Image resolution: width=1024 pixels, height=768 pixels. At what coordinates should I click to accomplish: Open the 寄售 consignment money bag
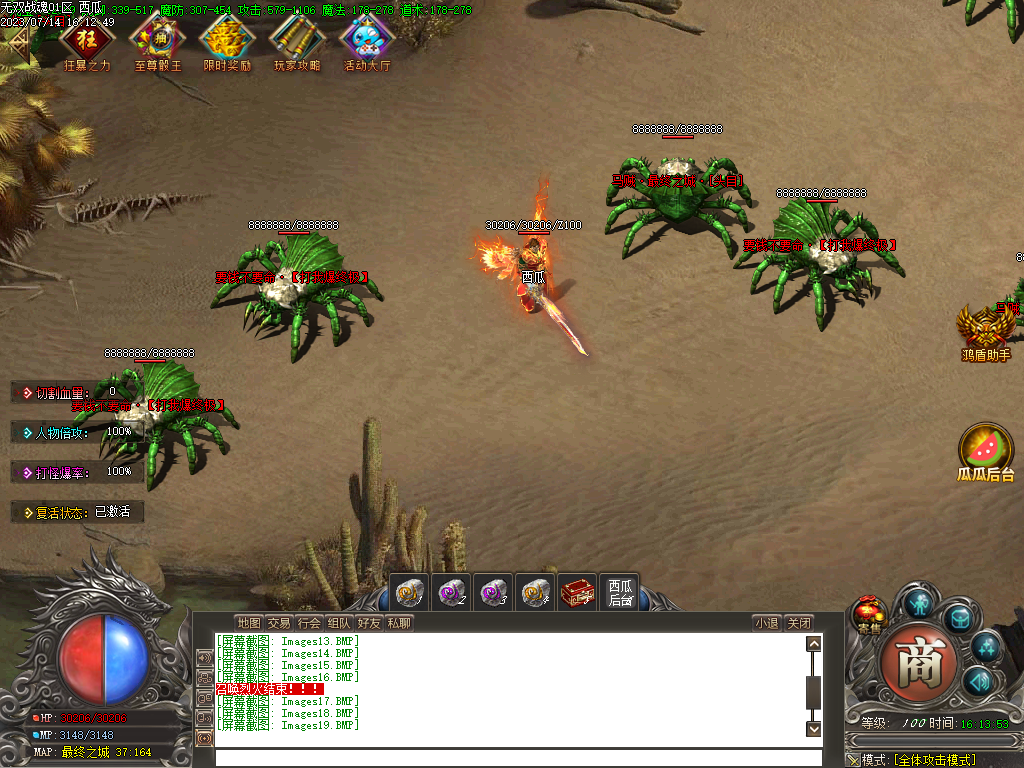point(869,614)
